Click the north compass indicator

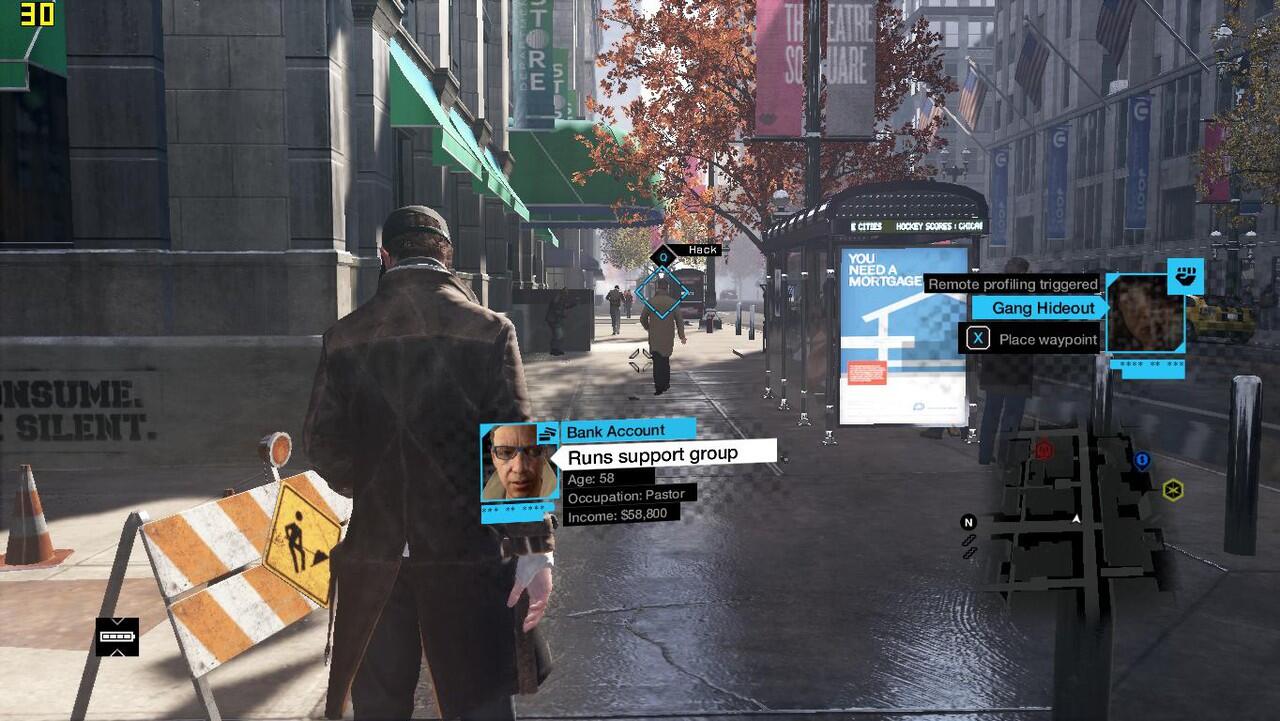(968, 522)
